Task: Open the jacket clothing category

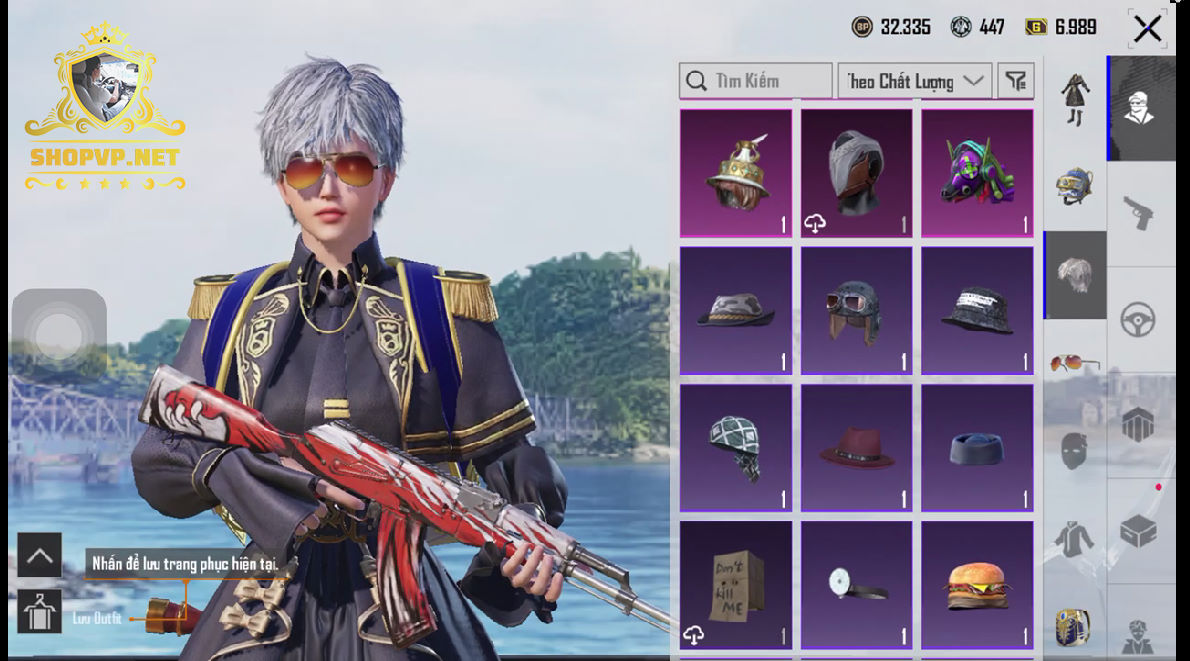Action: click(x=1075, y=540)
